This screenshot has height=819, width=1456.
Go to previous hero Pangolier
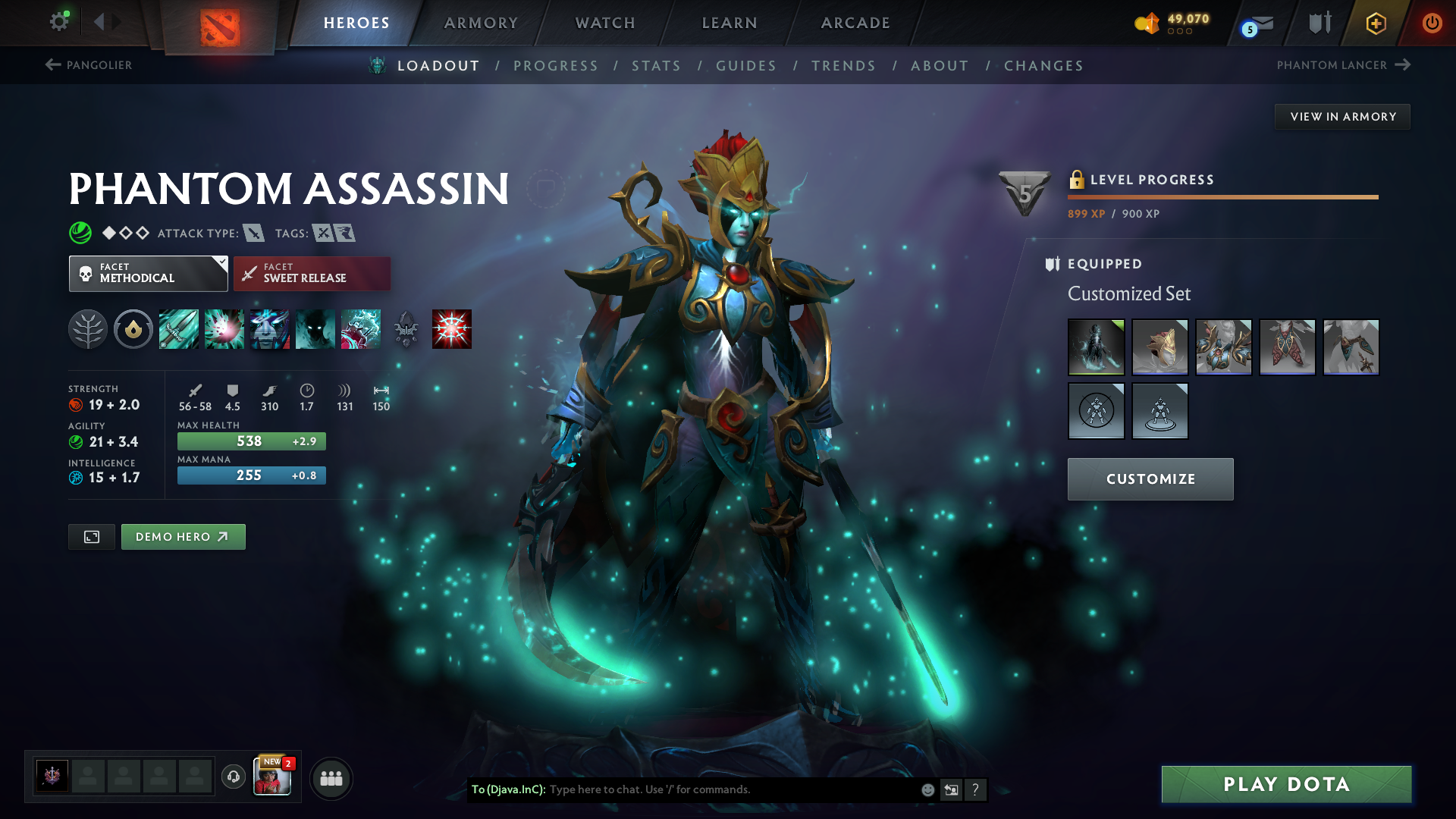[x=89, y=65]
